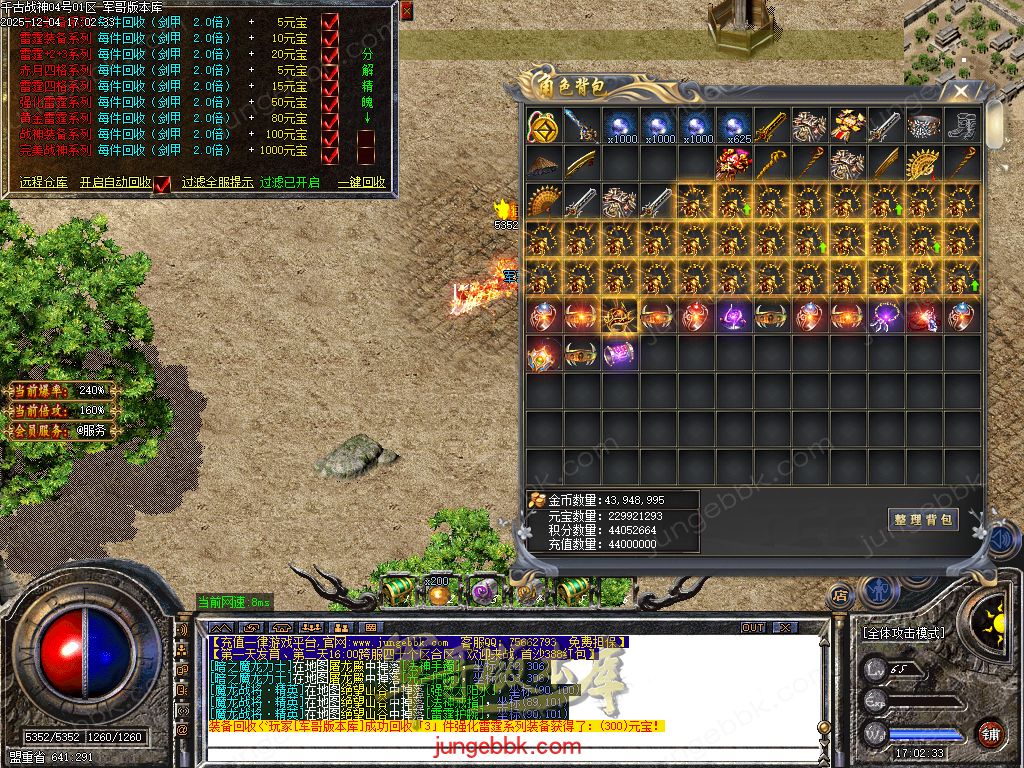Toggle the 黄金雷霆系列 recycle checkbox
Screen dimensions: 1024x768
click(331, 119)
